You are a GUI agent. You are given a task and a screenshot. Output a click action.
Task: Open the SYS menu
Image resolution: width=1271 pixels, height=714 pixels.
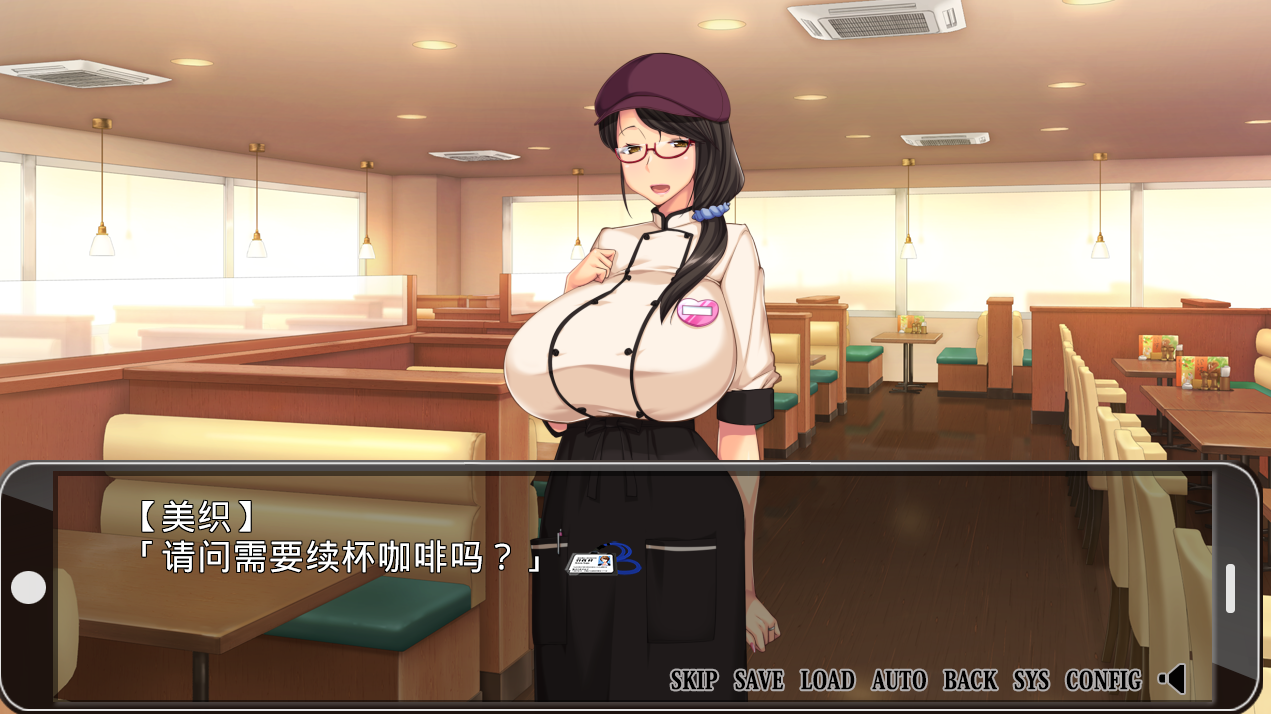click(1031, 681)
